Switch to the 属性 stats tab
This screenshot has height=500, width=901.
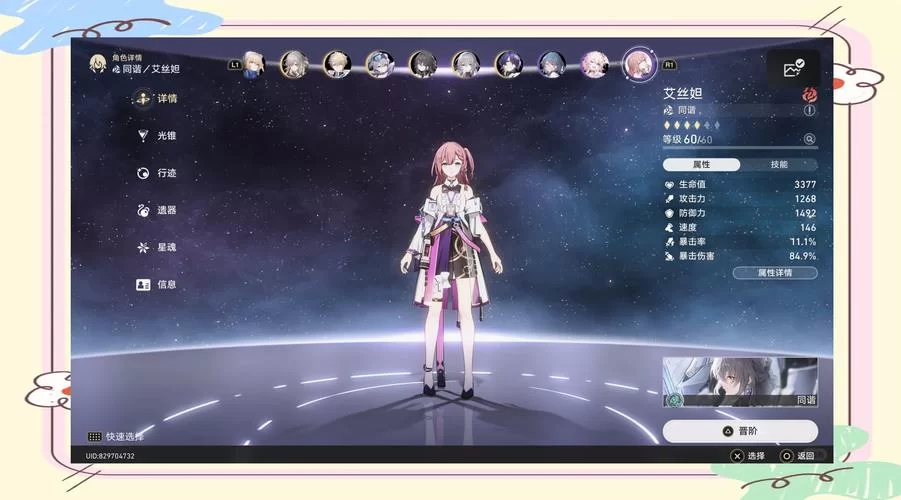tap(702, 164)
